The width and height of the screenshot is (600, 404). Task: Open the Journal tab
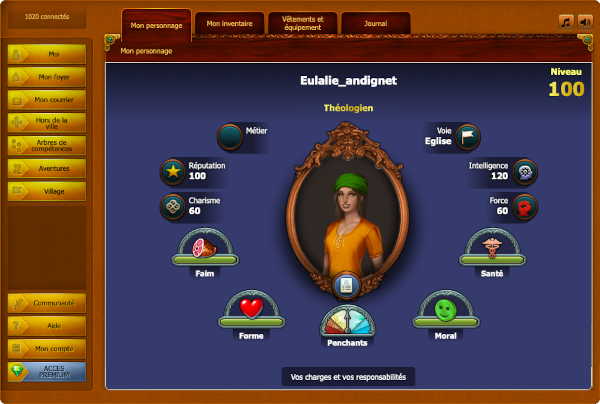375,23
